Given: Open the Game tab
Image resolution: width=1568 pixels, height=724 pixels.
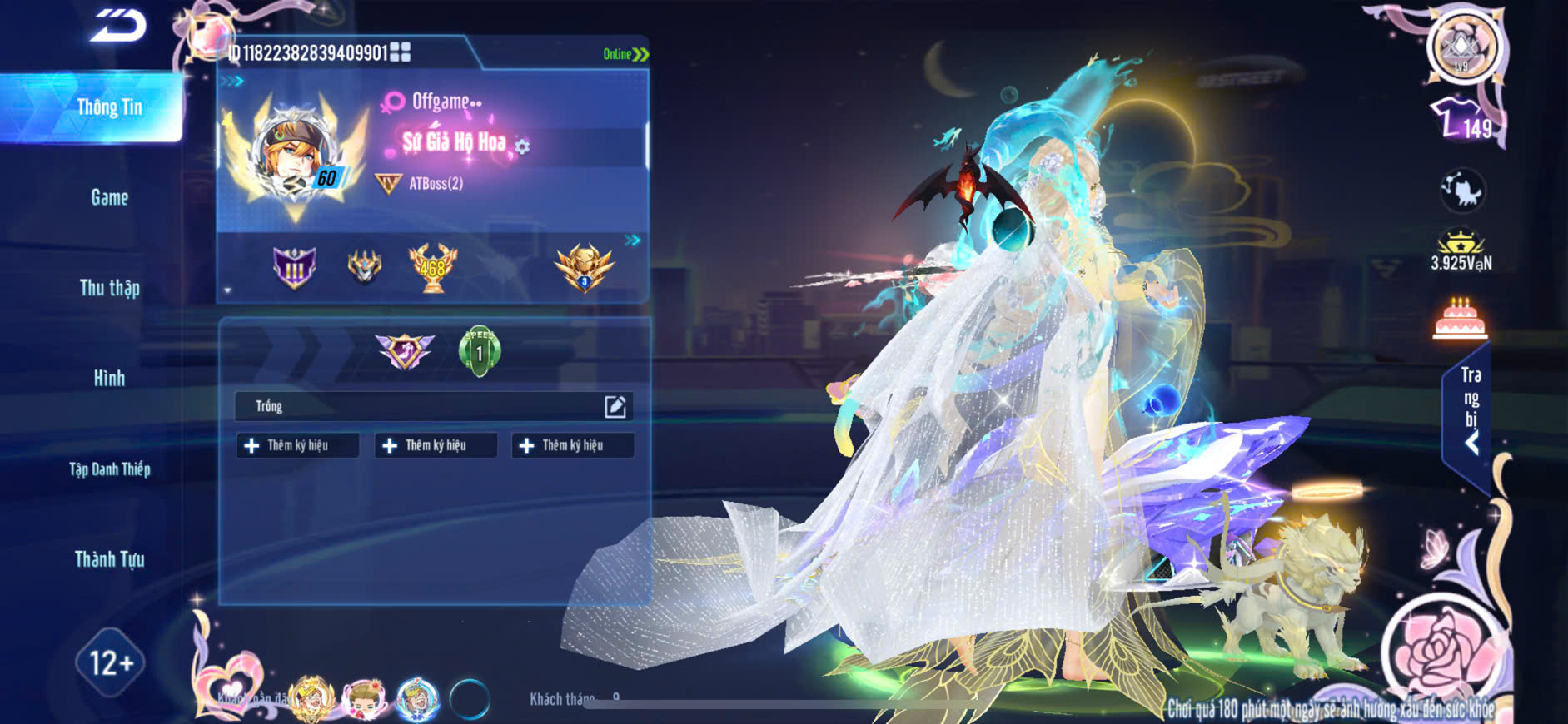Looking at the screenshot, I should pos(109,197).
